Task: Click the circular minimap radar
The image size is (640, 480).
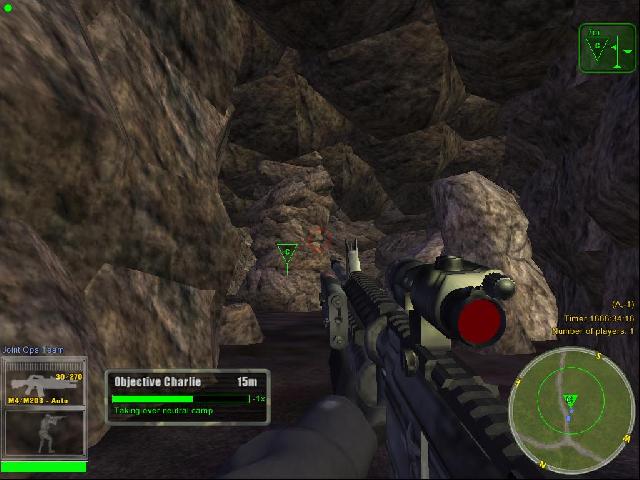Action: point(570,407)
